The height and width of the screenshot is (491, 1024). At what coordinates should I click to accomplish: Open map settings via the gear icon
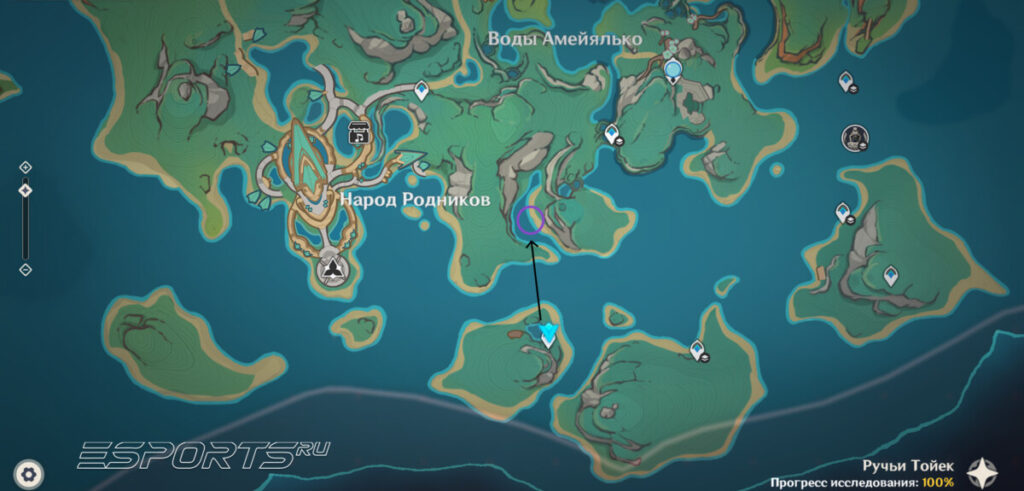pyautogui.click(x=32, y=471)
